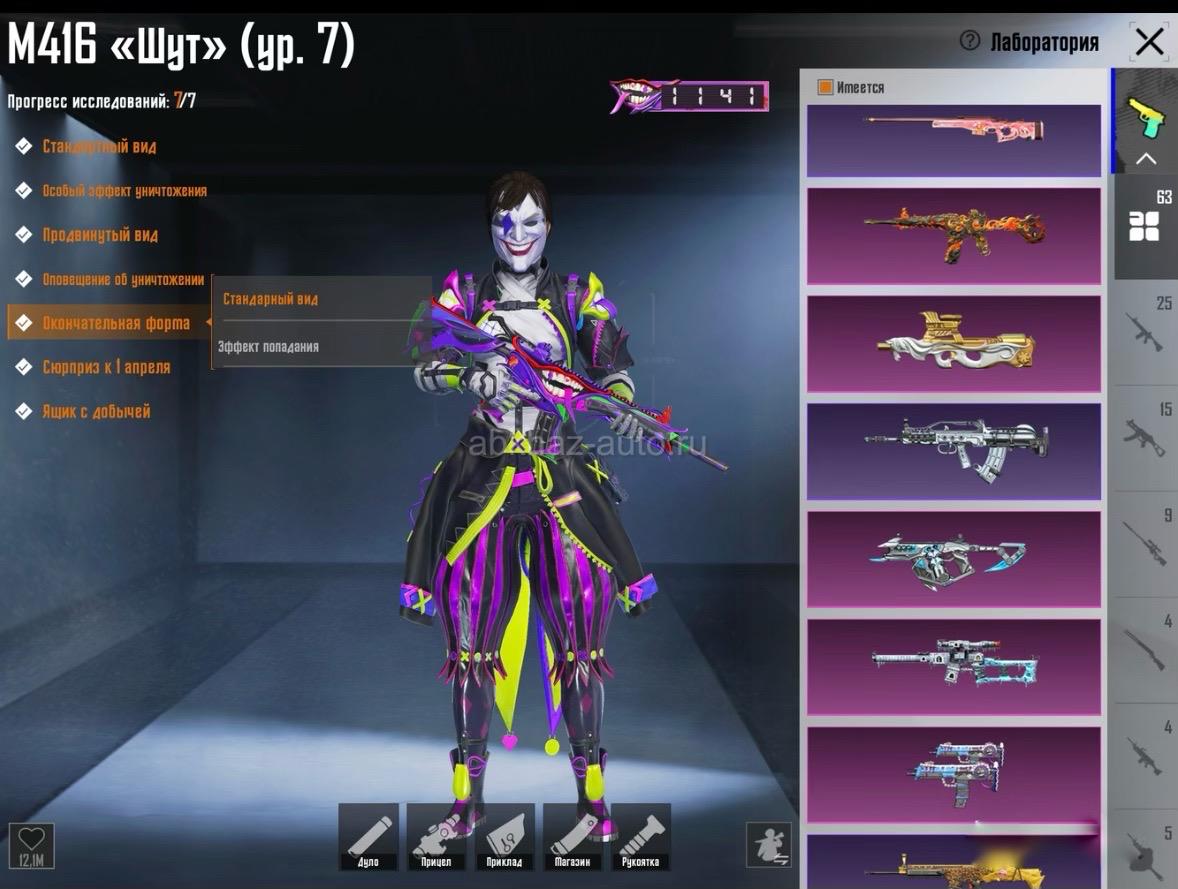Pick Эффект попадания from the submenu

[x=268, y=347]
